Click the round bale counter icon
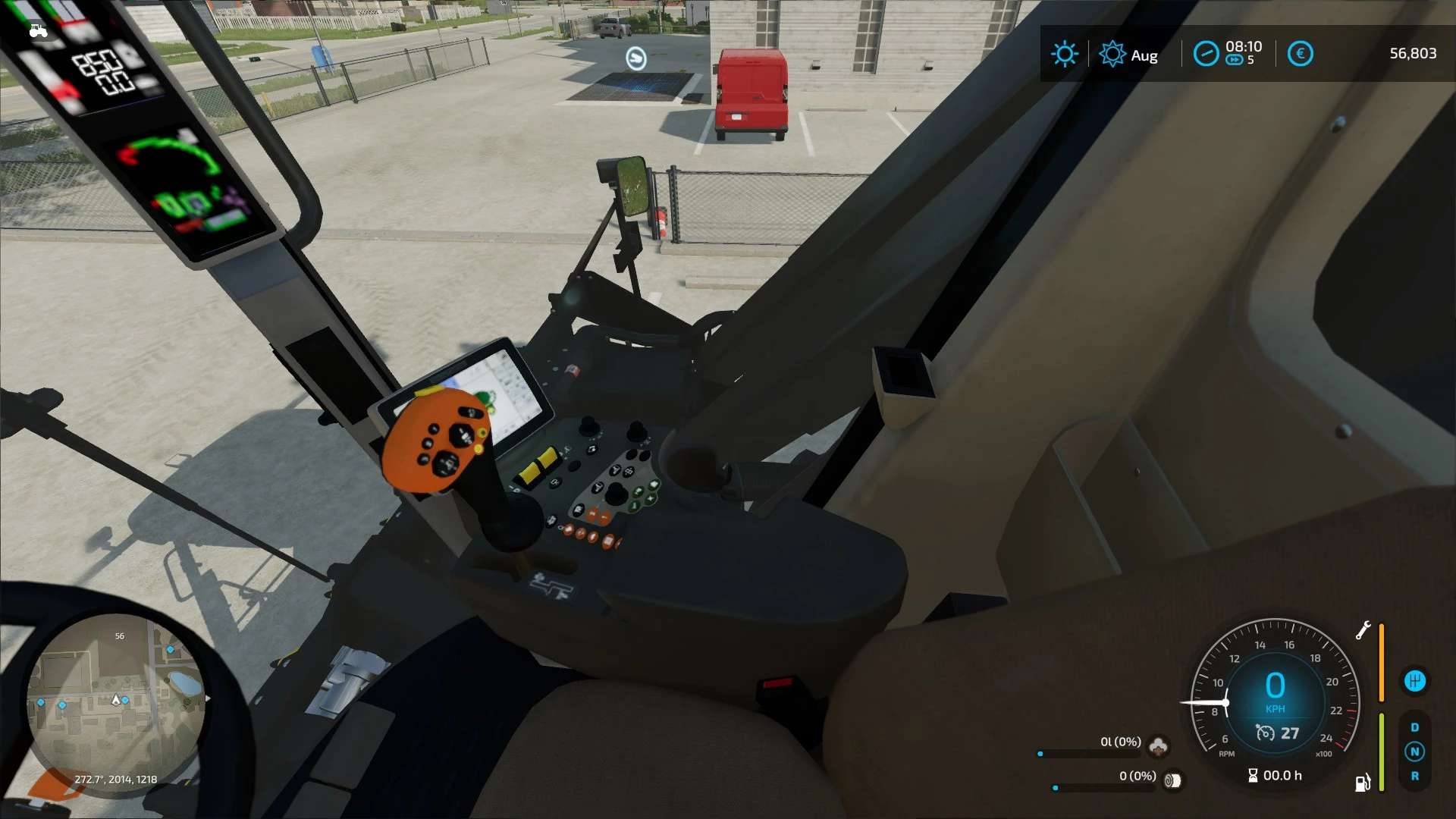Image resolution: width=1456 pixels, height=819 pixels. 1172,780
